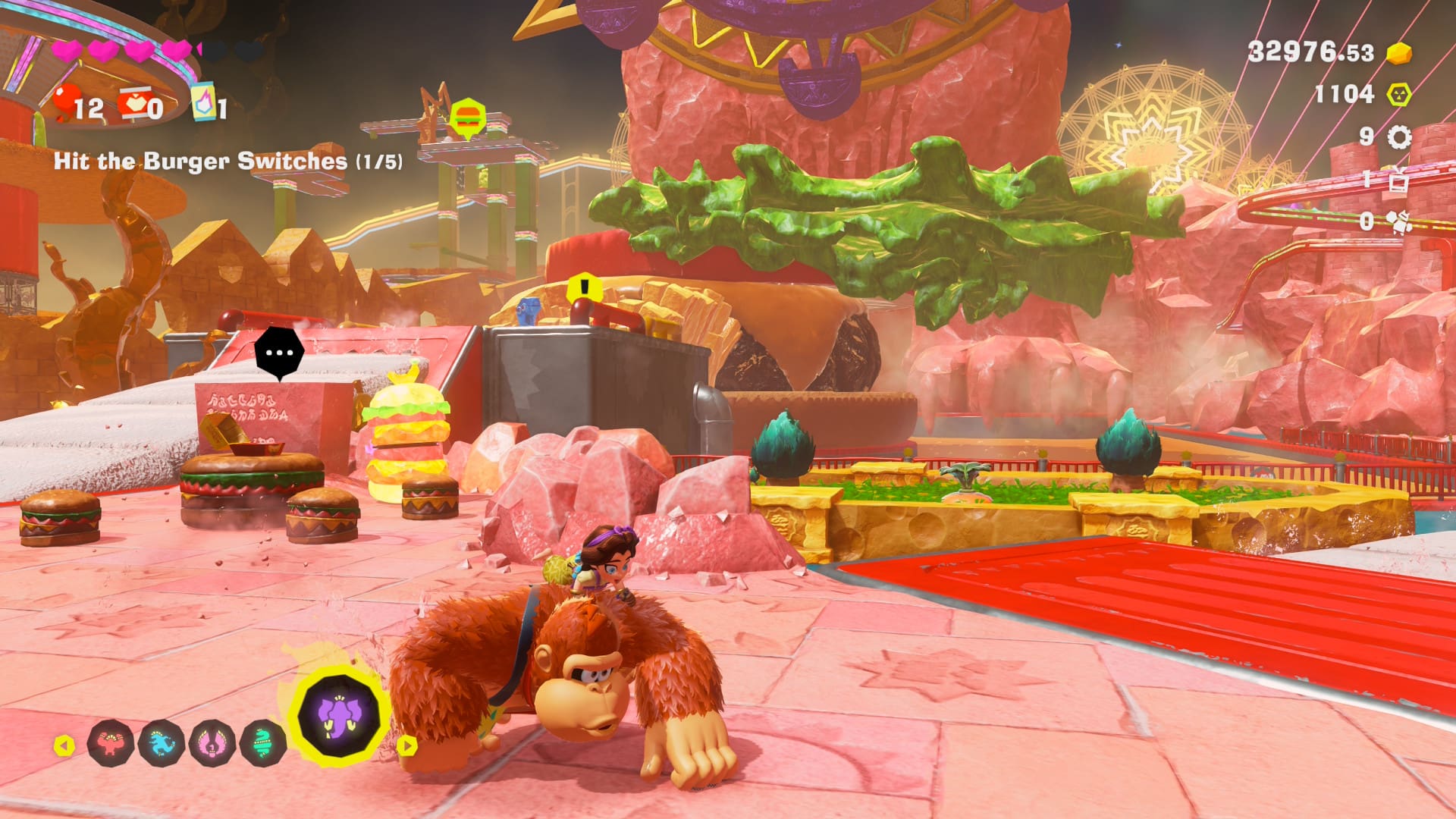Screen dimensions: 1456x819
Task: Select the red heart juice can icon
Action: [x=135, y=104]
